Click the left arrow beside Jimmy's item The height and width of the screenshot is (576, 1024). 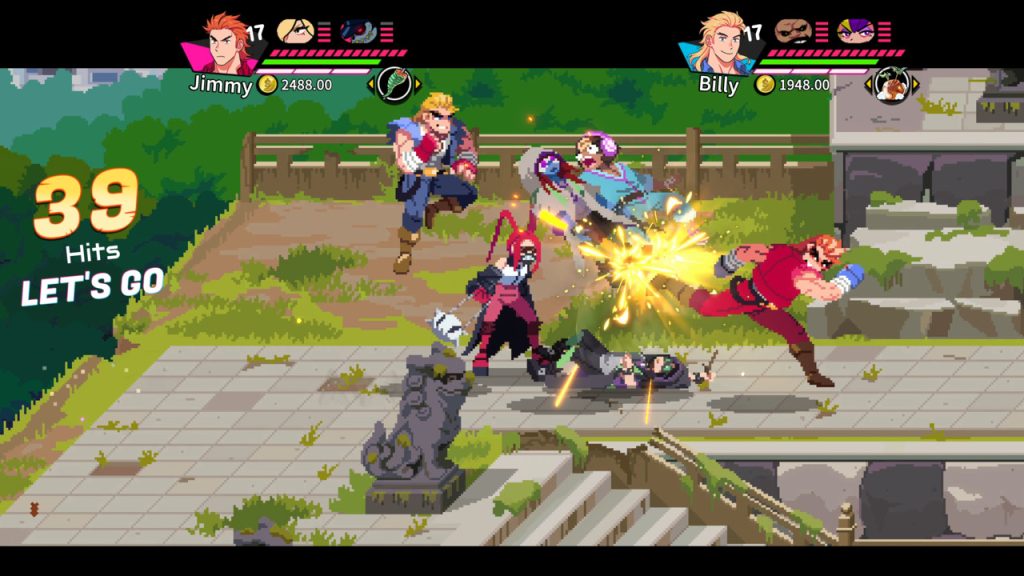[x=371, y=85]
